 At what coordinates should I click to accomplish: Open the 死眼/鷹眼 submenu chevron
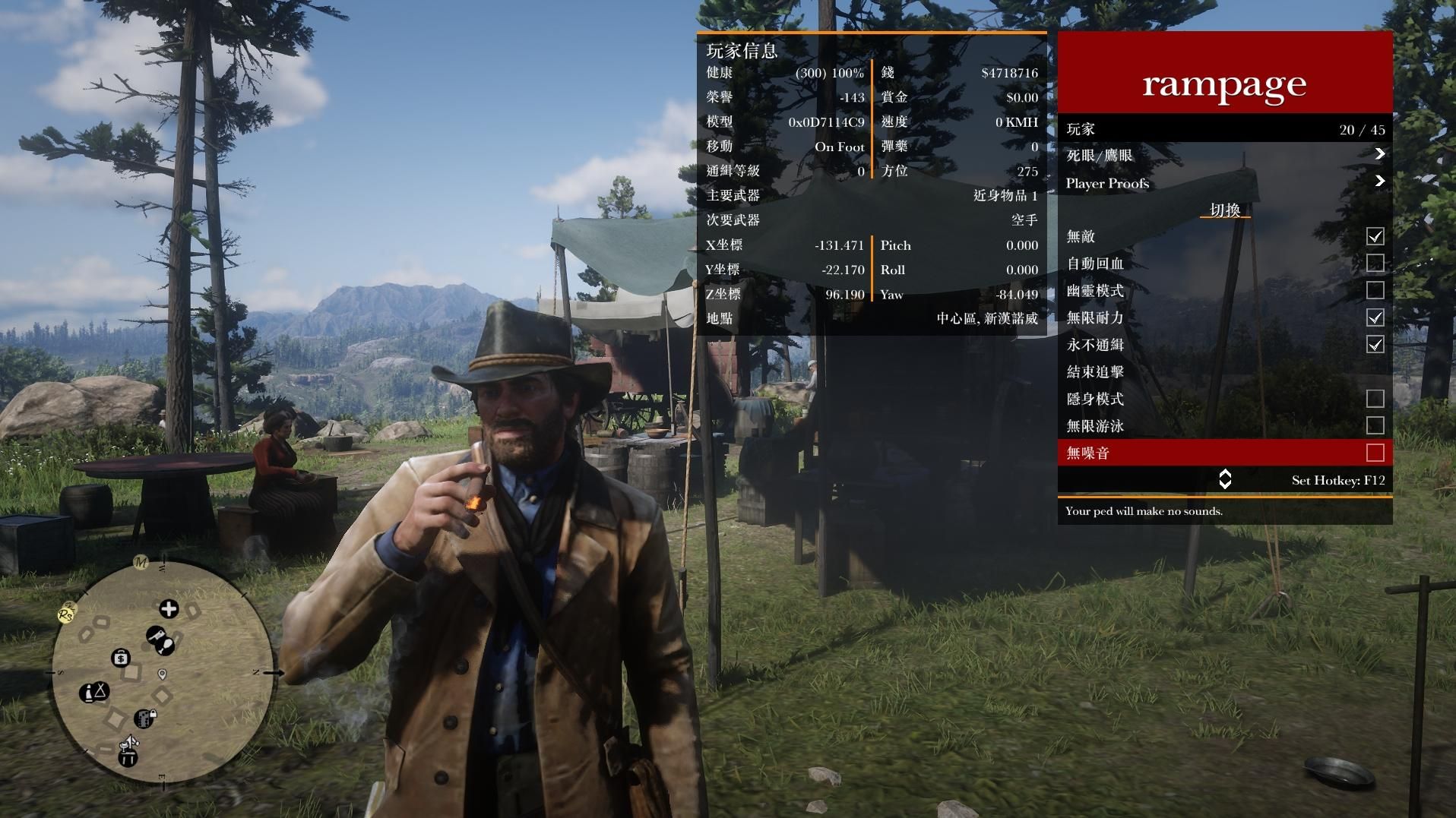(1379, 155)
